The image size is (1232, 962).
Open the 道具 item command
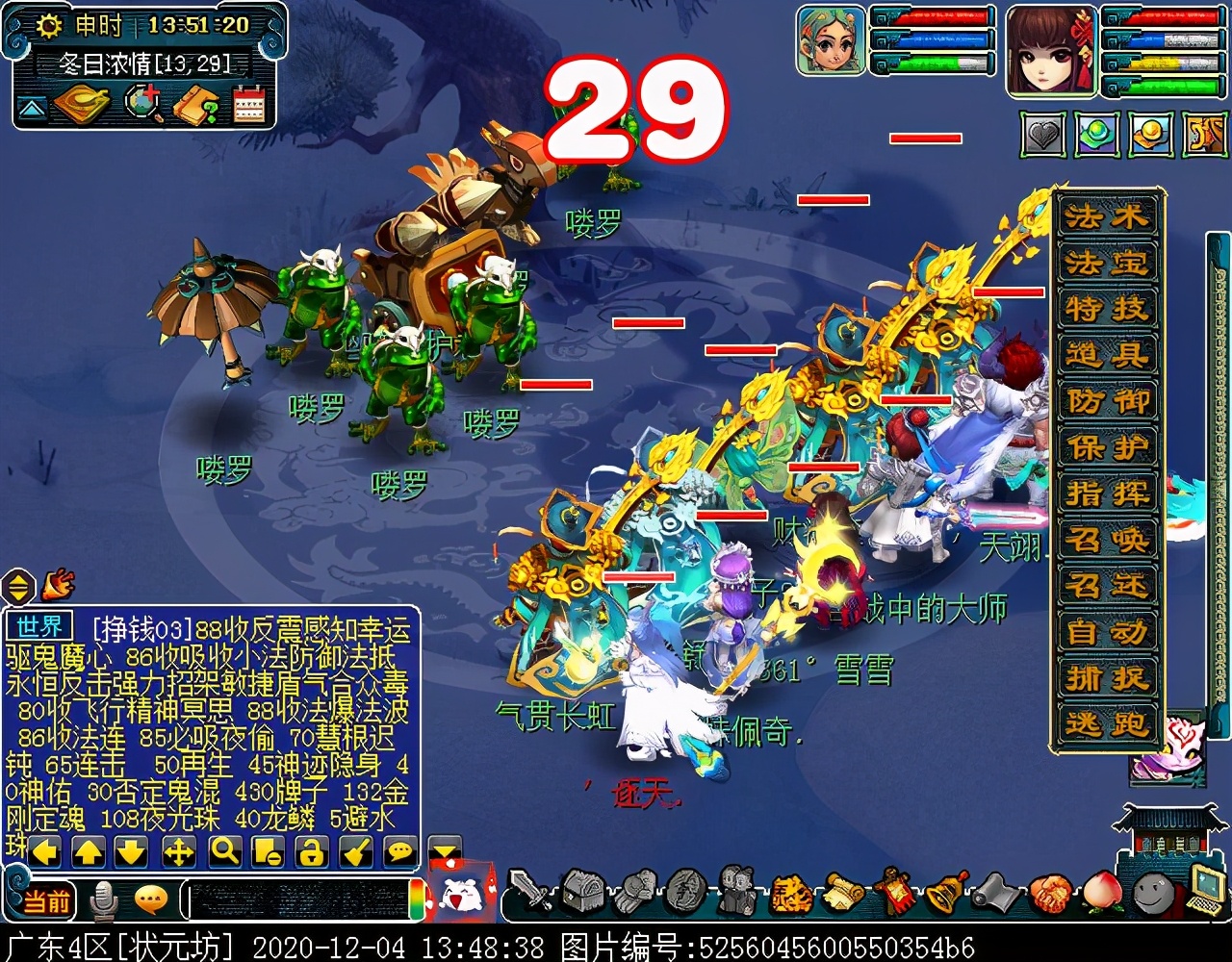[x=1107, y=355]
